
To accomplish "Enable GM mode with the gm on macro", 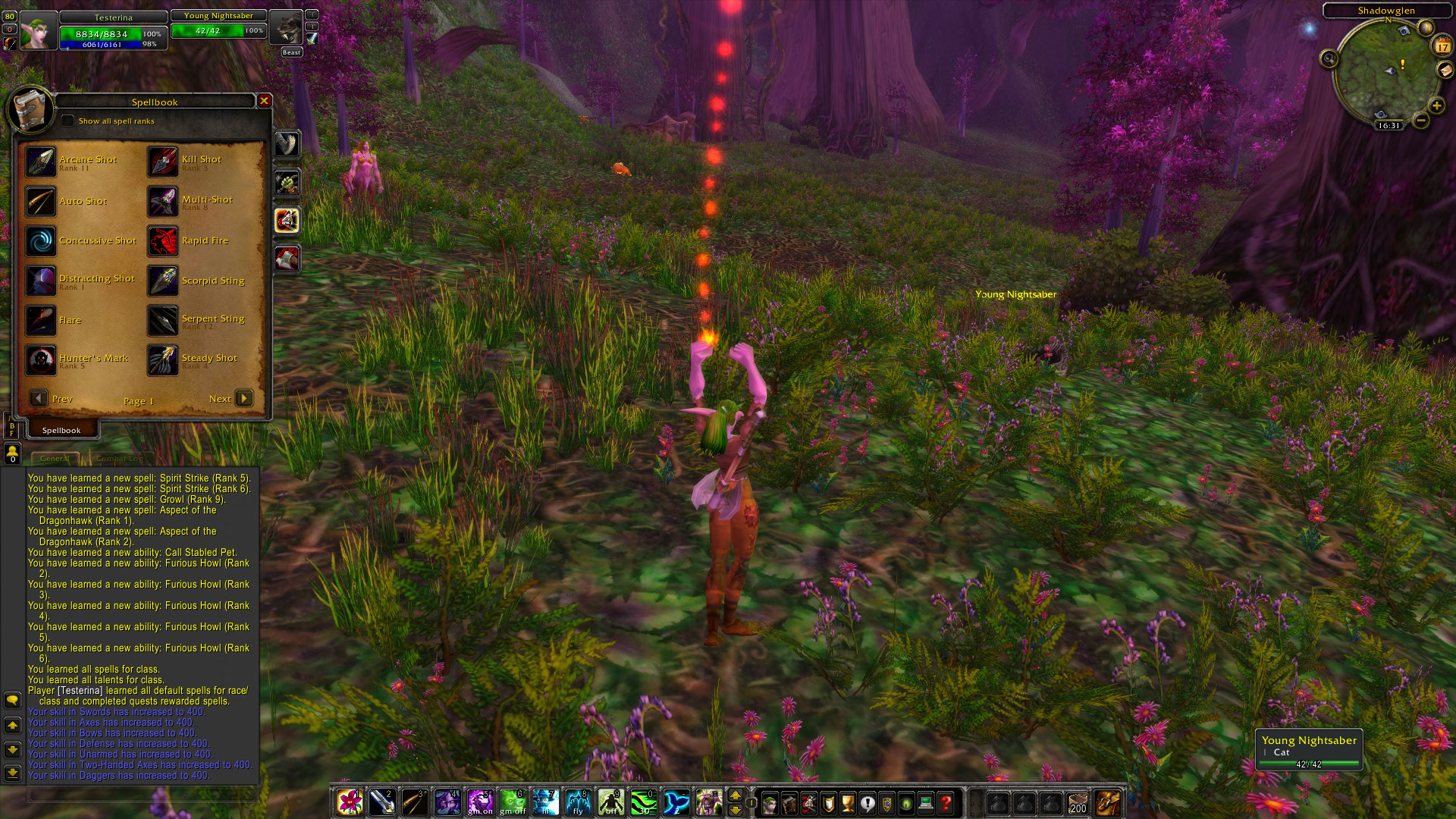I will click(482, 800).
